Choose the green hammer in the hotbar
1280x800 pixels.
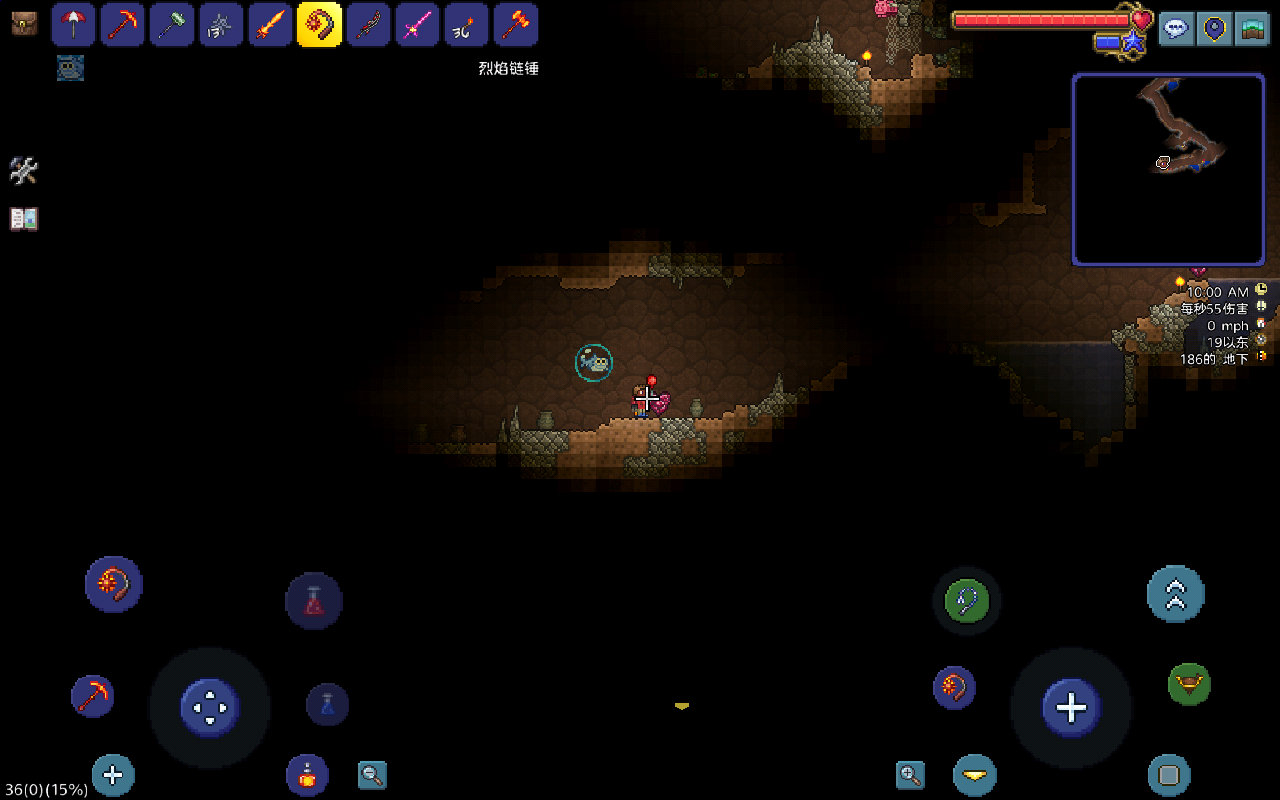coord(171,25)
